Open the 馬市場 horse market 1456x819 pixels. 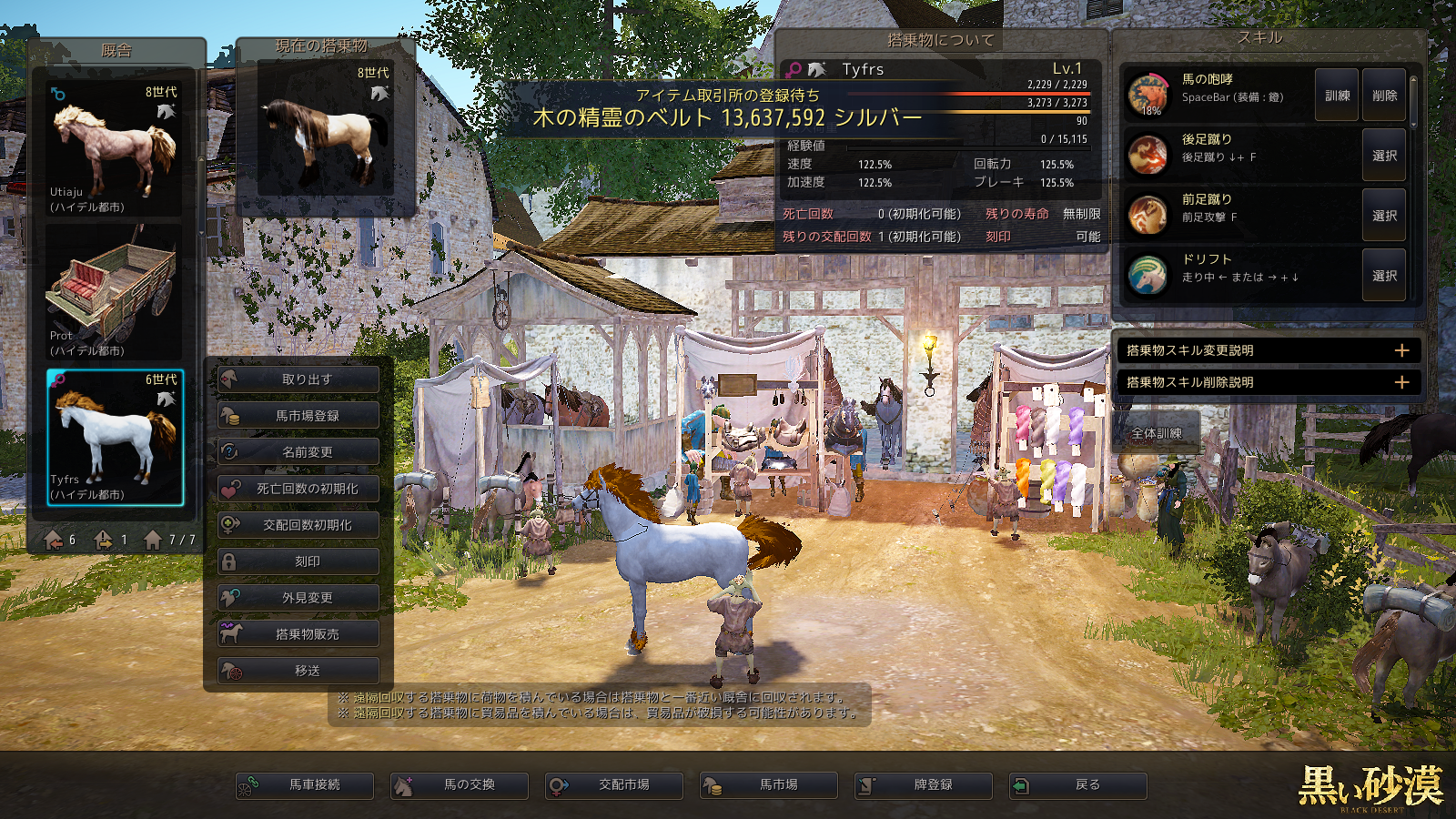[x=769, y=785]
